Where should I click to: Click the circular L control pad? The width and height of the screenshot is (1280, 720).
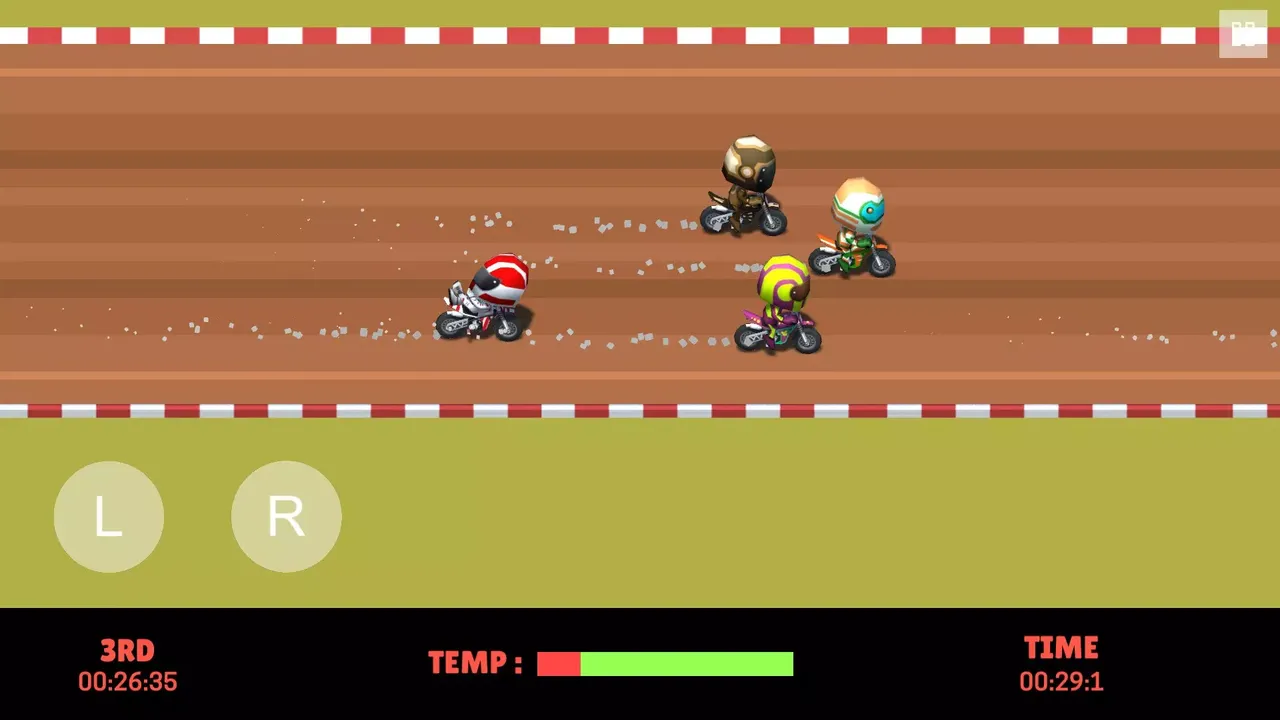coord(108,516)
